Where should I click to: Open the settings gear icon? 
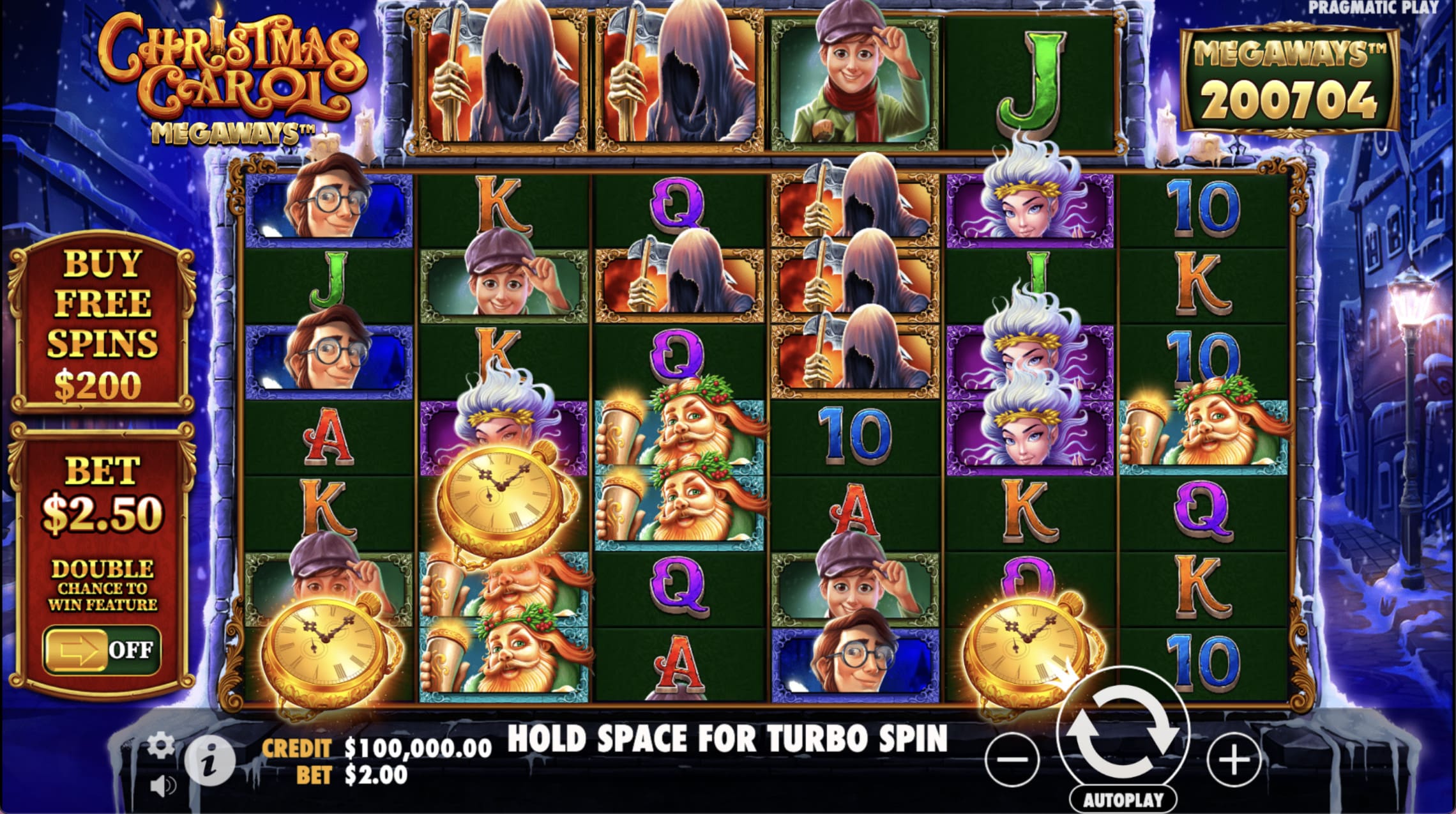(x=162, y=744)
